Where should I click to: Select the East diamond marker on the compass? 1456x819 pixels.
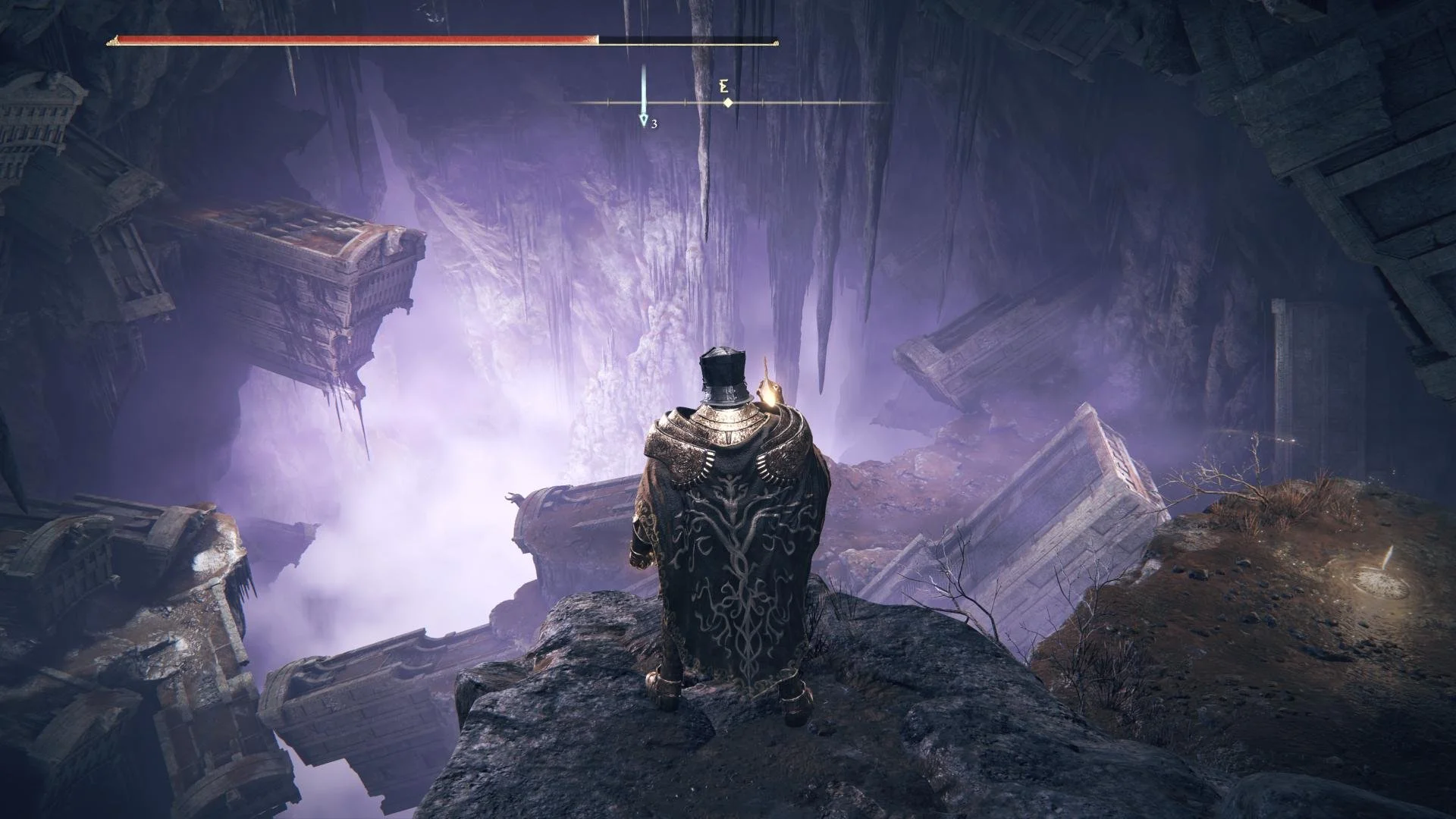727,102
